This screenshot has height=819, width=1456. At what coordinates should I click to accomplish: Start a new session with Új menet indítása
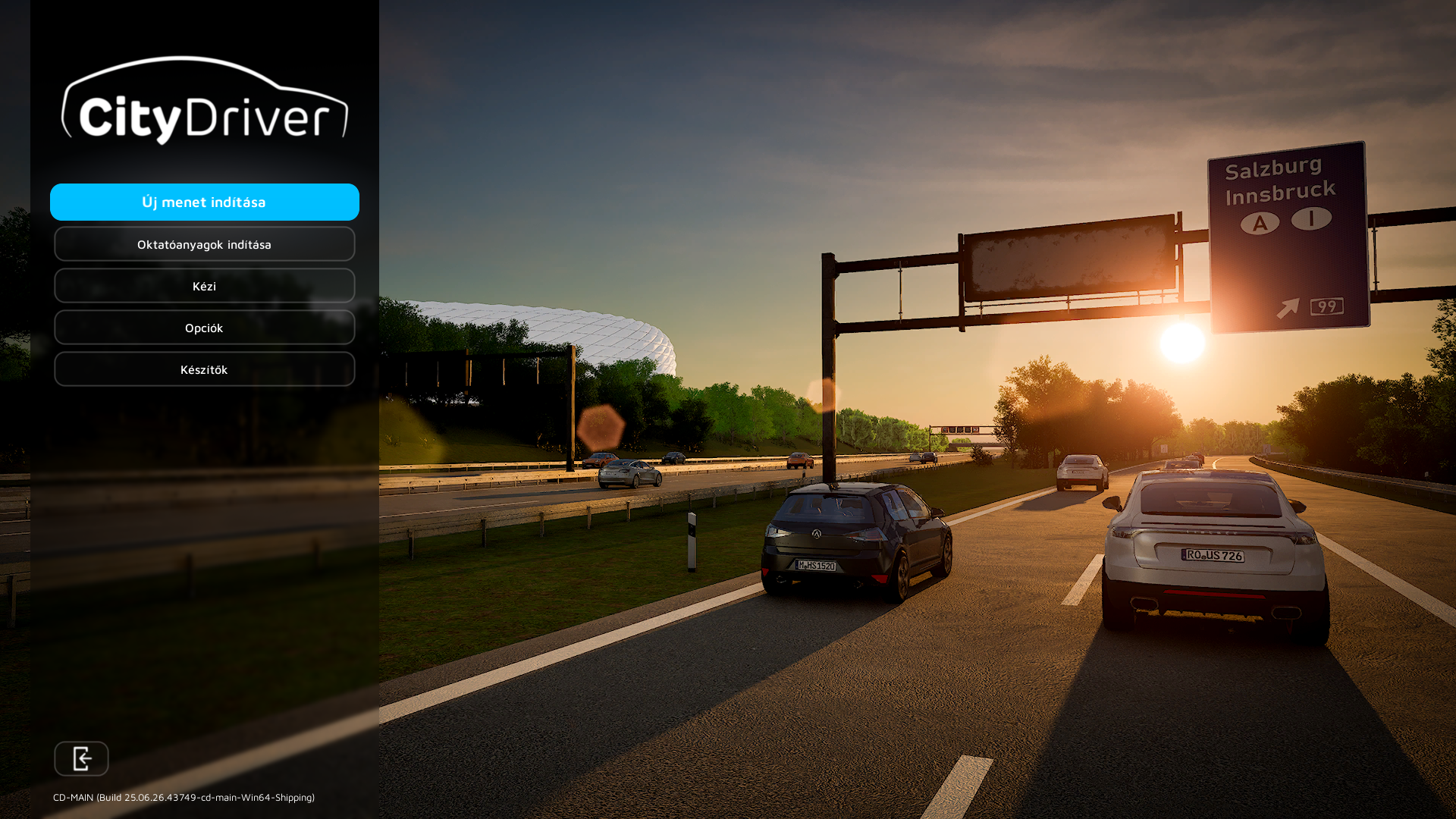(x=204, y=202)
